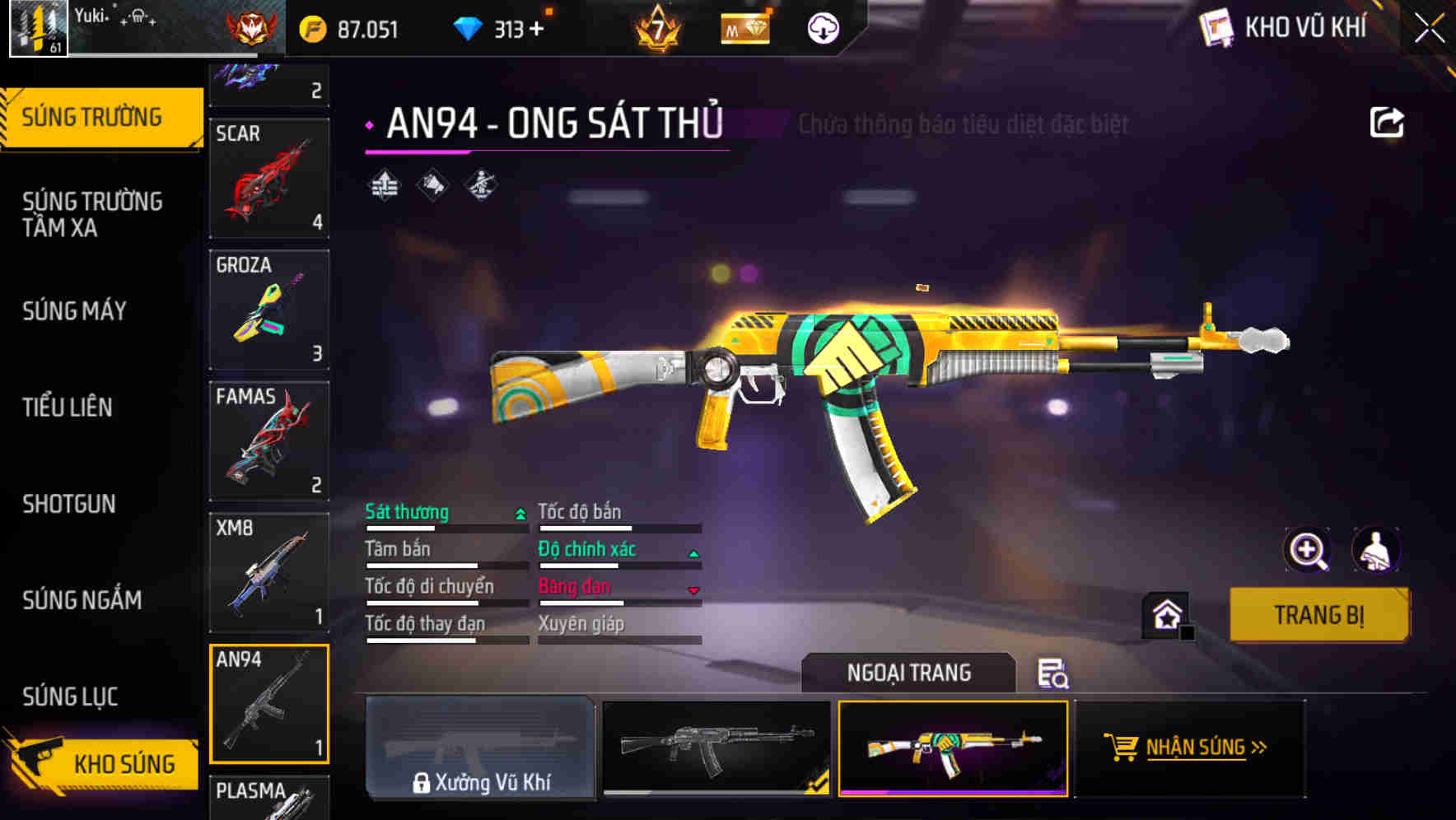Select the XM8 weapon tile

(269, 572)
